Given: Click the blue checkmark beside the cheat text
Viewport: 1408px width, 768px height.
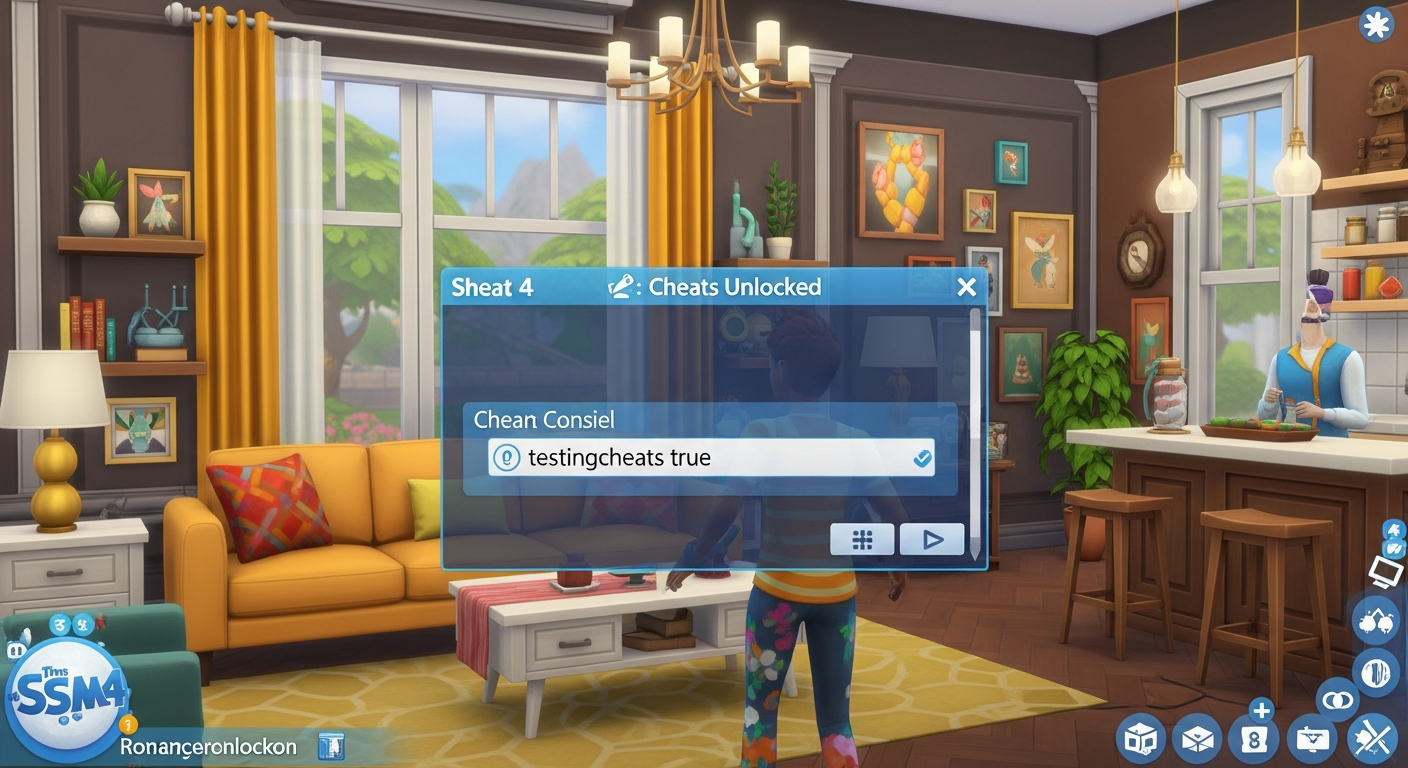Looking at the screenshot, I should pos(920,457).
